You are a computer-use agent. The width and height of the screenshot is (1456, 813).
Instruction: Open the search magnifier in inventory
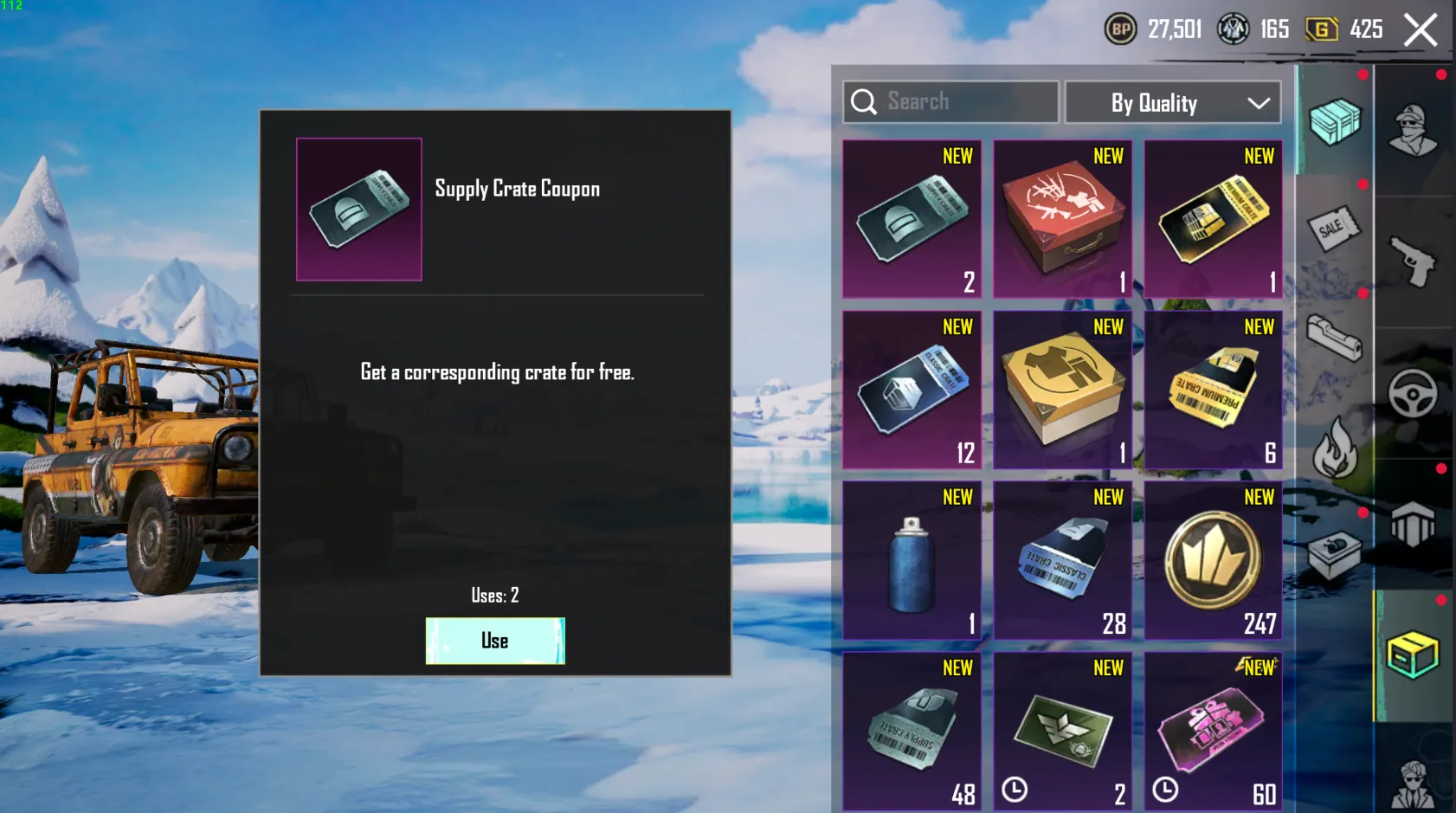[863, 101]
